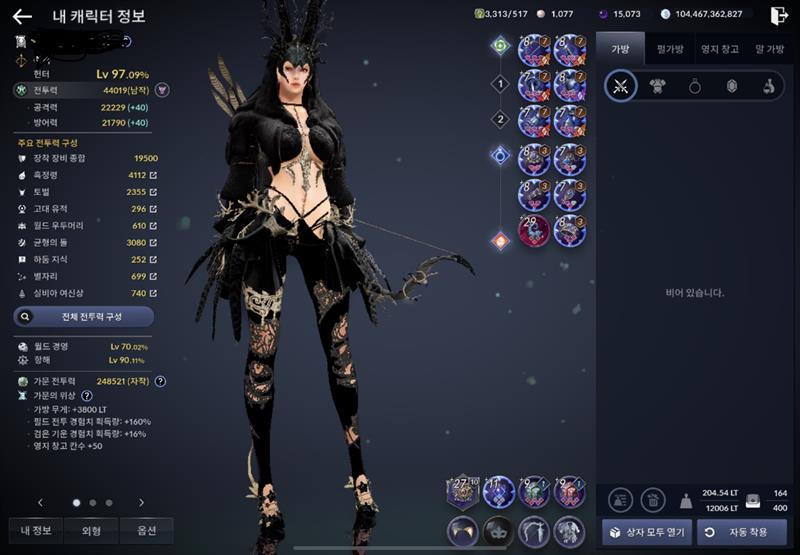Select the 가방 tab
The height and width of the screenshot is (555, 800).
(x=621, y=46)
